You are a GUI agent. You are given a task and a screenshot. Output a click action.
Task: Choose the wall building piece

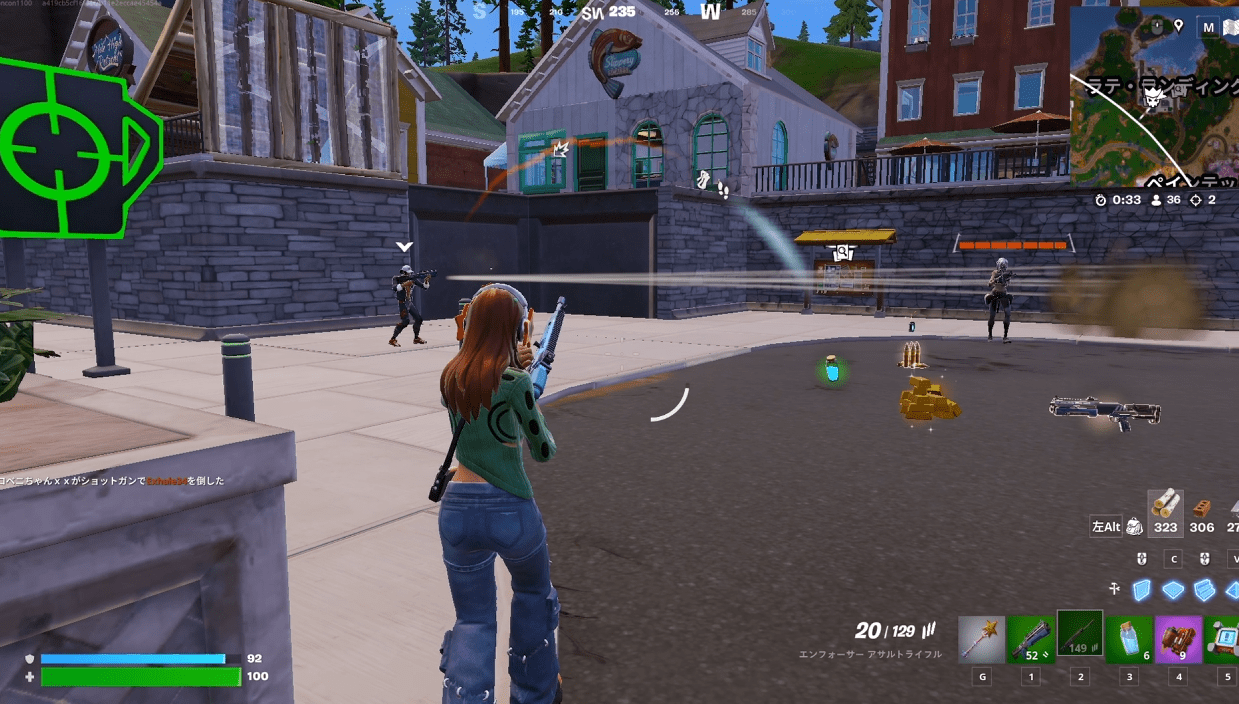click(x=1142, y=590)
